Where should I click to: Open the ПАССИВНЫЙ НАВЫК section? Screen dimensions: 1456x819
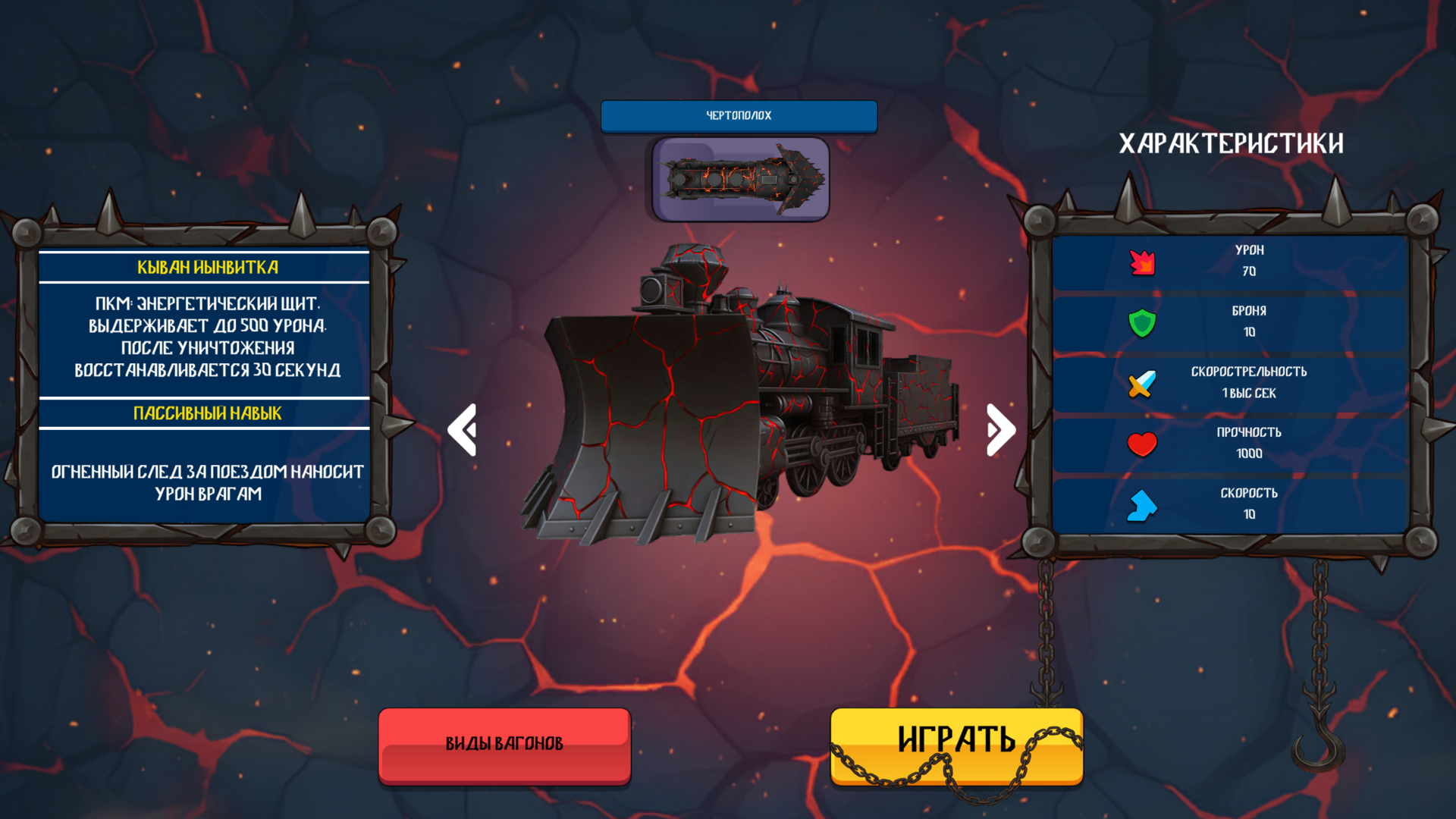pyautogui.click(x=206, y=413)
